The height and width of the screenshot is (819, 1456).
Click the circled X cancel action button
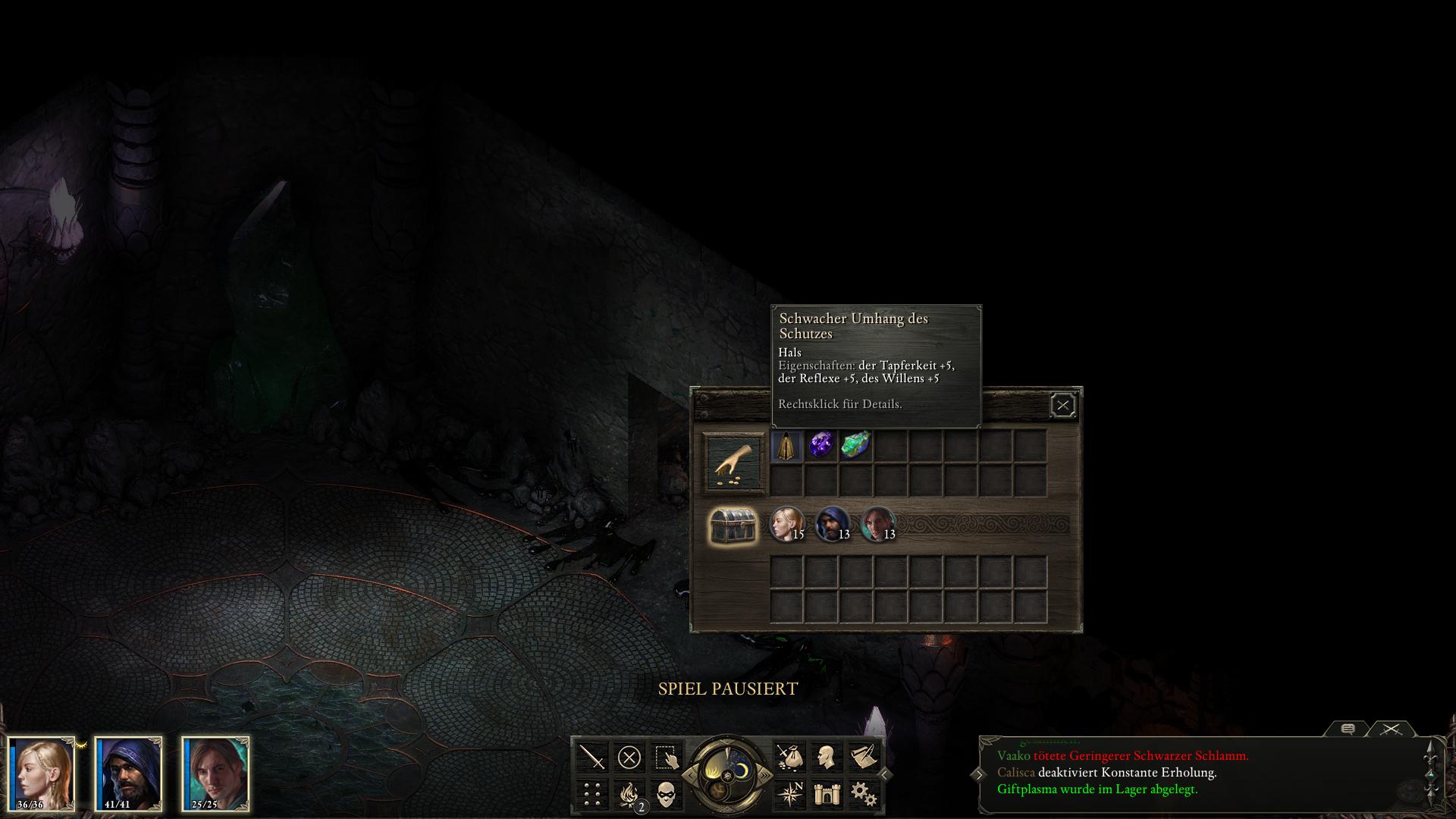[629, 757]
